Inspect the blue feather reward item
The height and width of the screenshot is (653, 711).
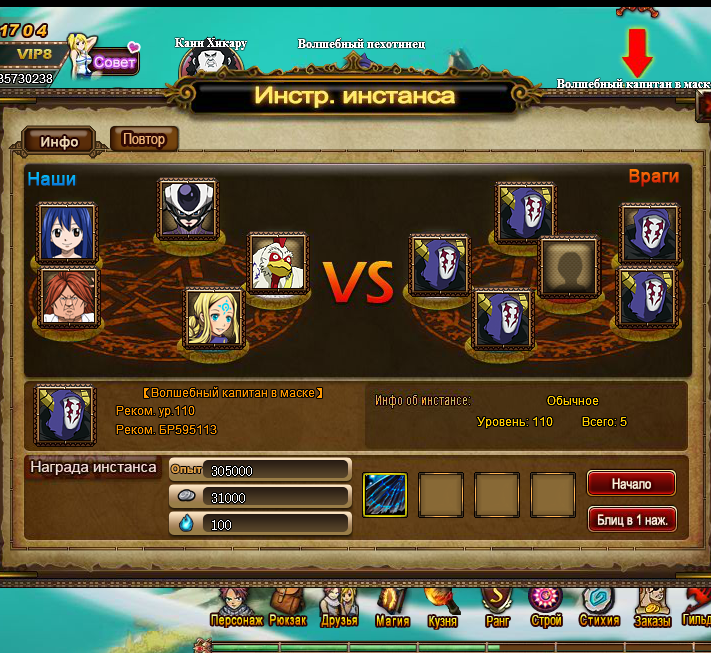[385, 494]
